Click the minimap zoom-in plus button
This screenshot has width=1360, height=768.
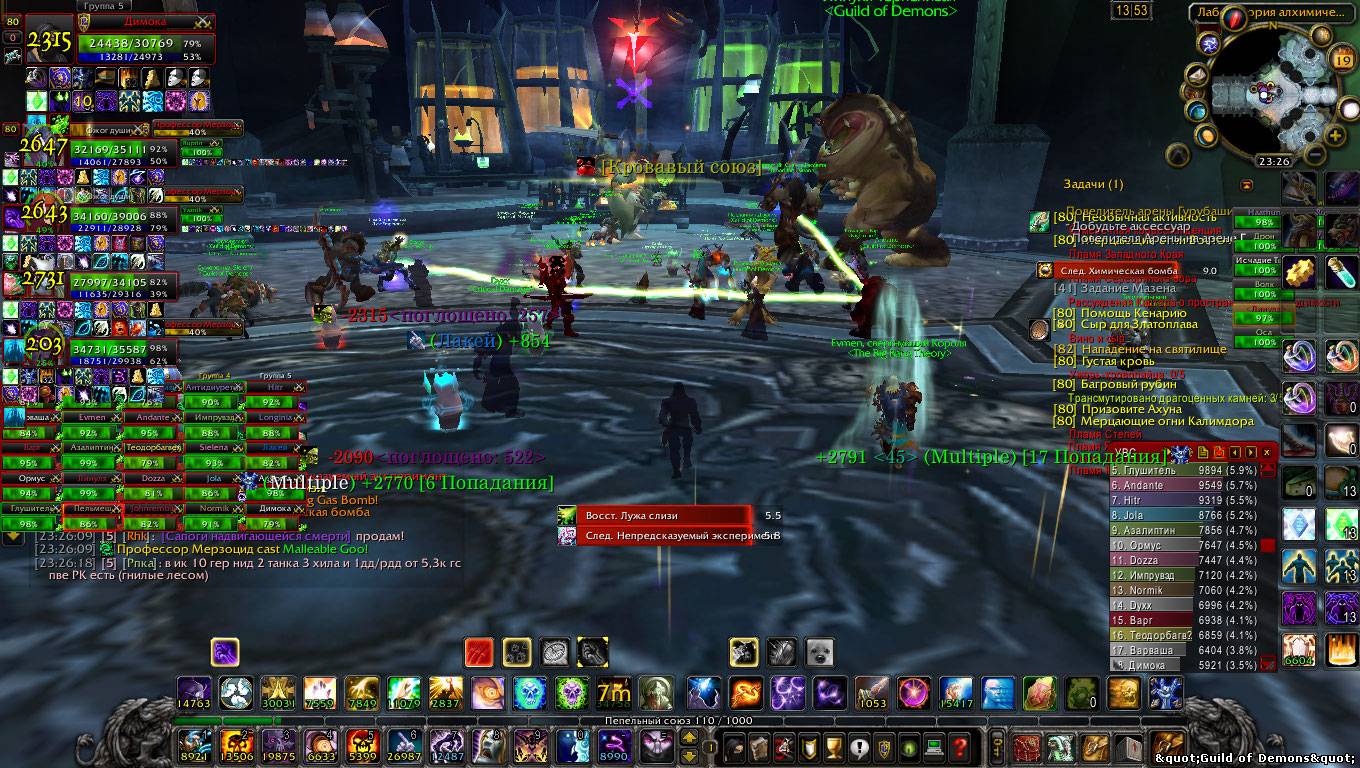1335,136
